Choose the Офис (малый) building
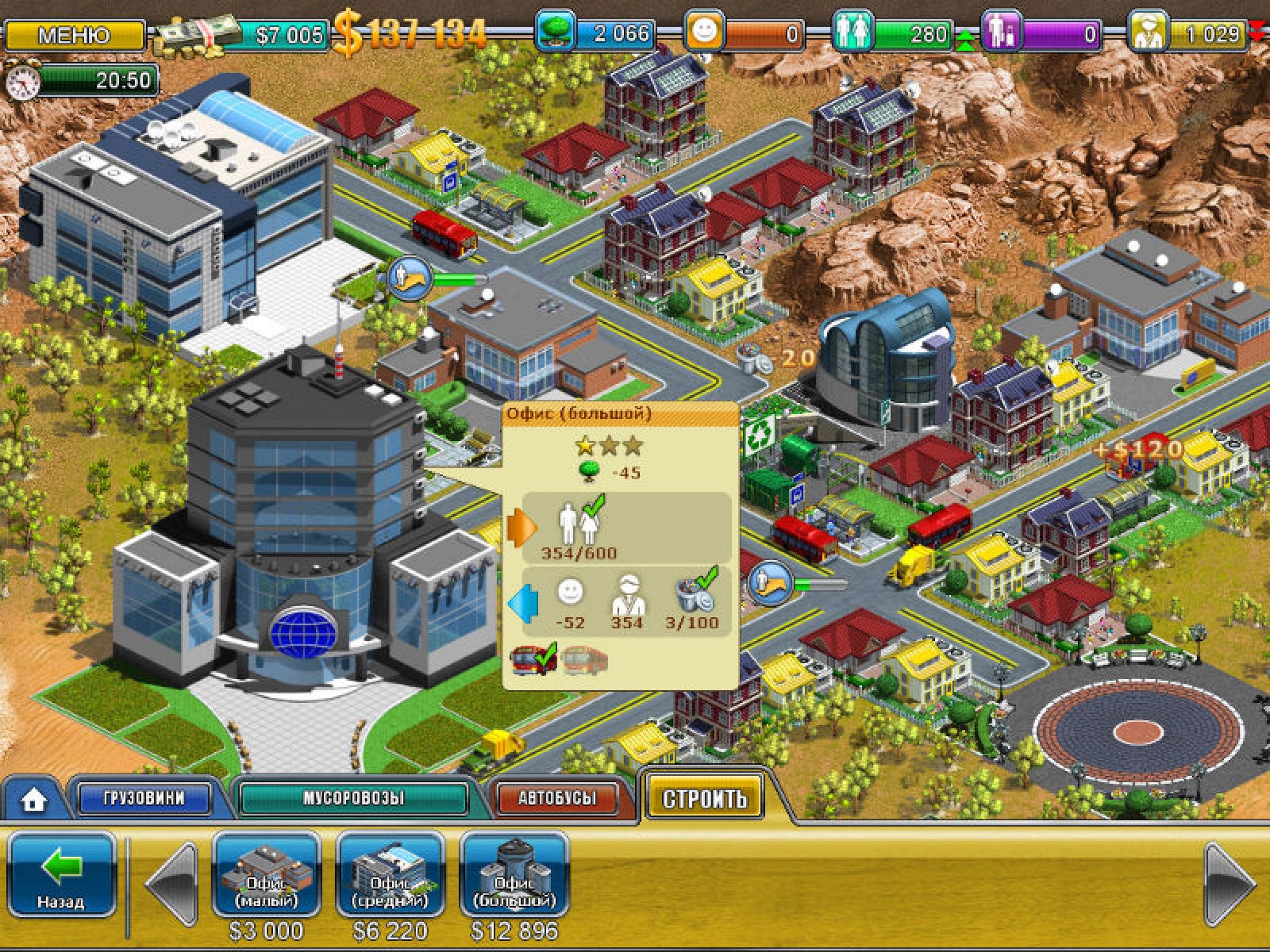This screenshot has width=1270, height=952. (x=266, y=875)
